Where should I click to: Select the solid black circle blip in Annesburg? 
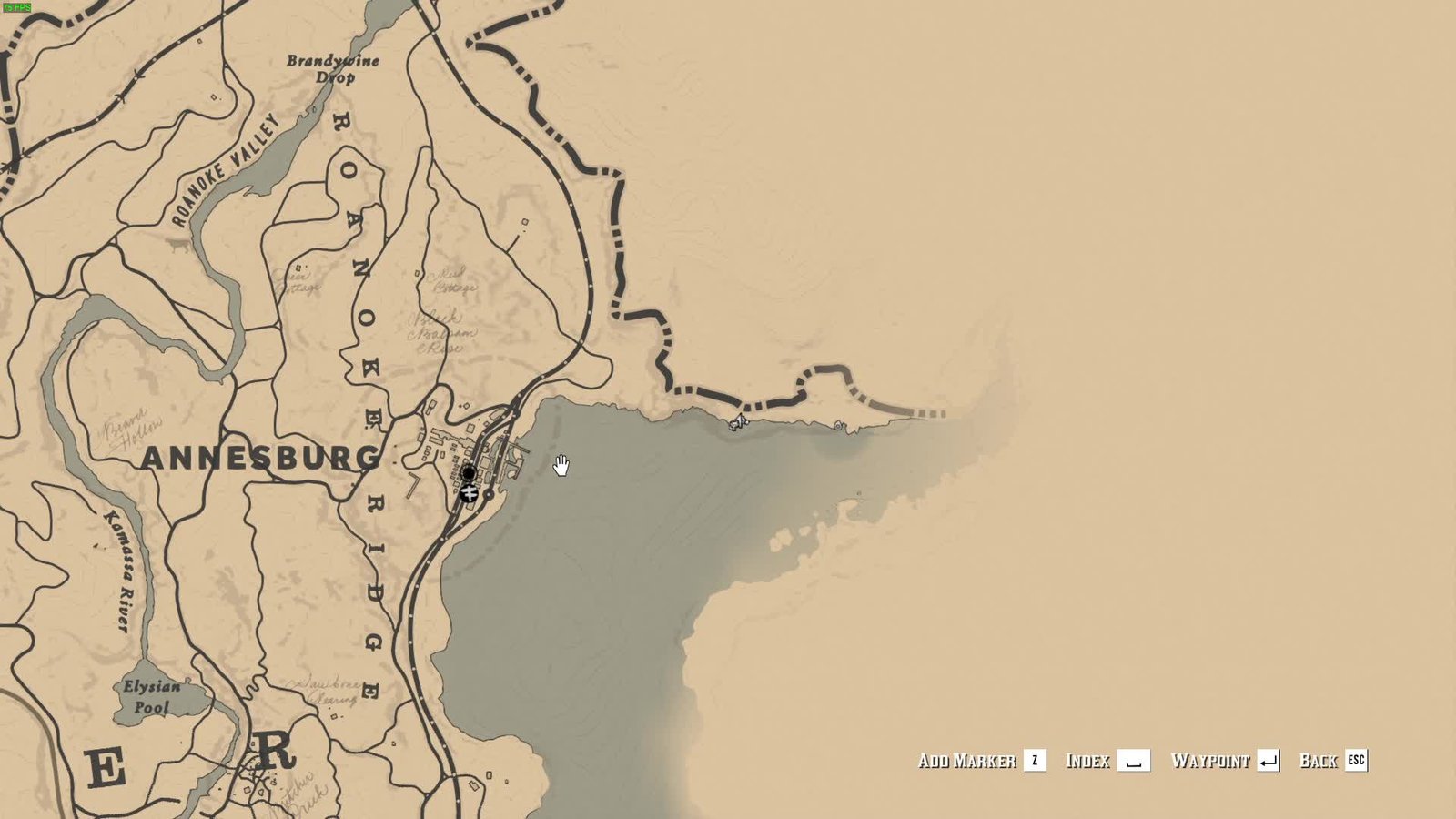[x=469, y=473]
